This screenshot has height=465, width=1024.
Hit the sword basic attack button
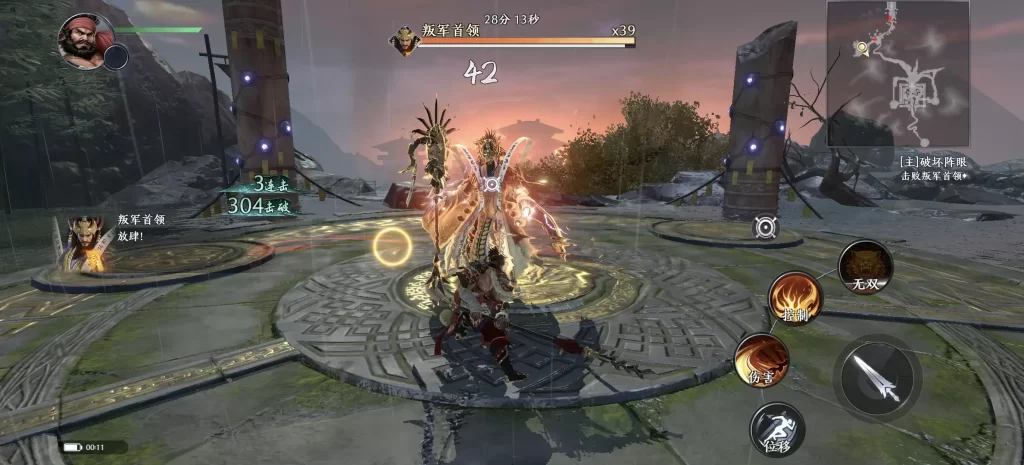(x=877, y=377)
